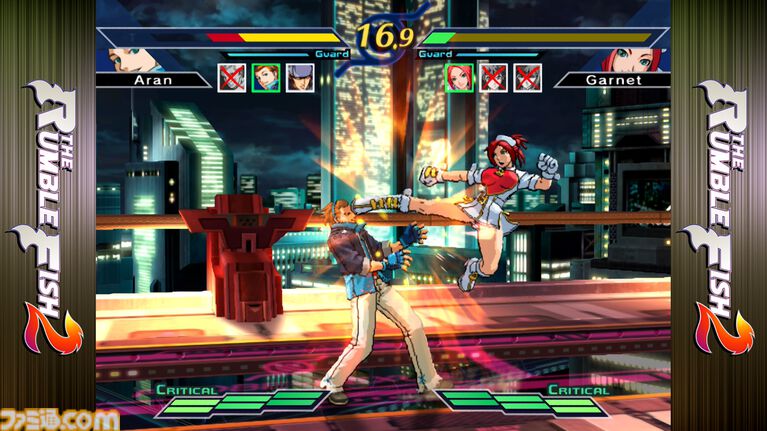Pick the gray-haired teammate icon on Aran's team
This screenshot has width=767, height=431.
(x=300, y=77)
